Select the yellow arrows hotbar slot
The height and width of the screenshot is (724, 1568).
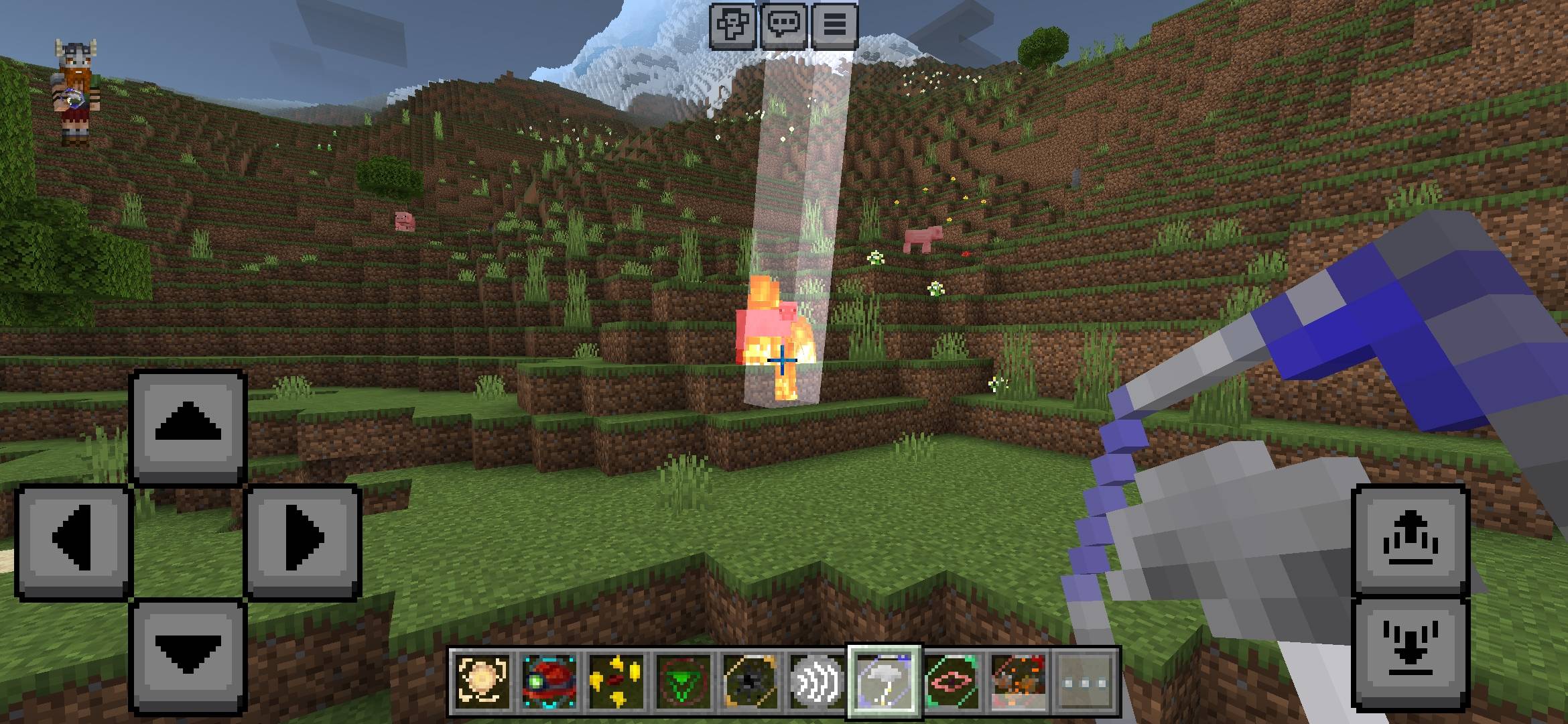pos(616,681)
